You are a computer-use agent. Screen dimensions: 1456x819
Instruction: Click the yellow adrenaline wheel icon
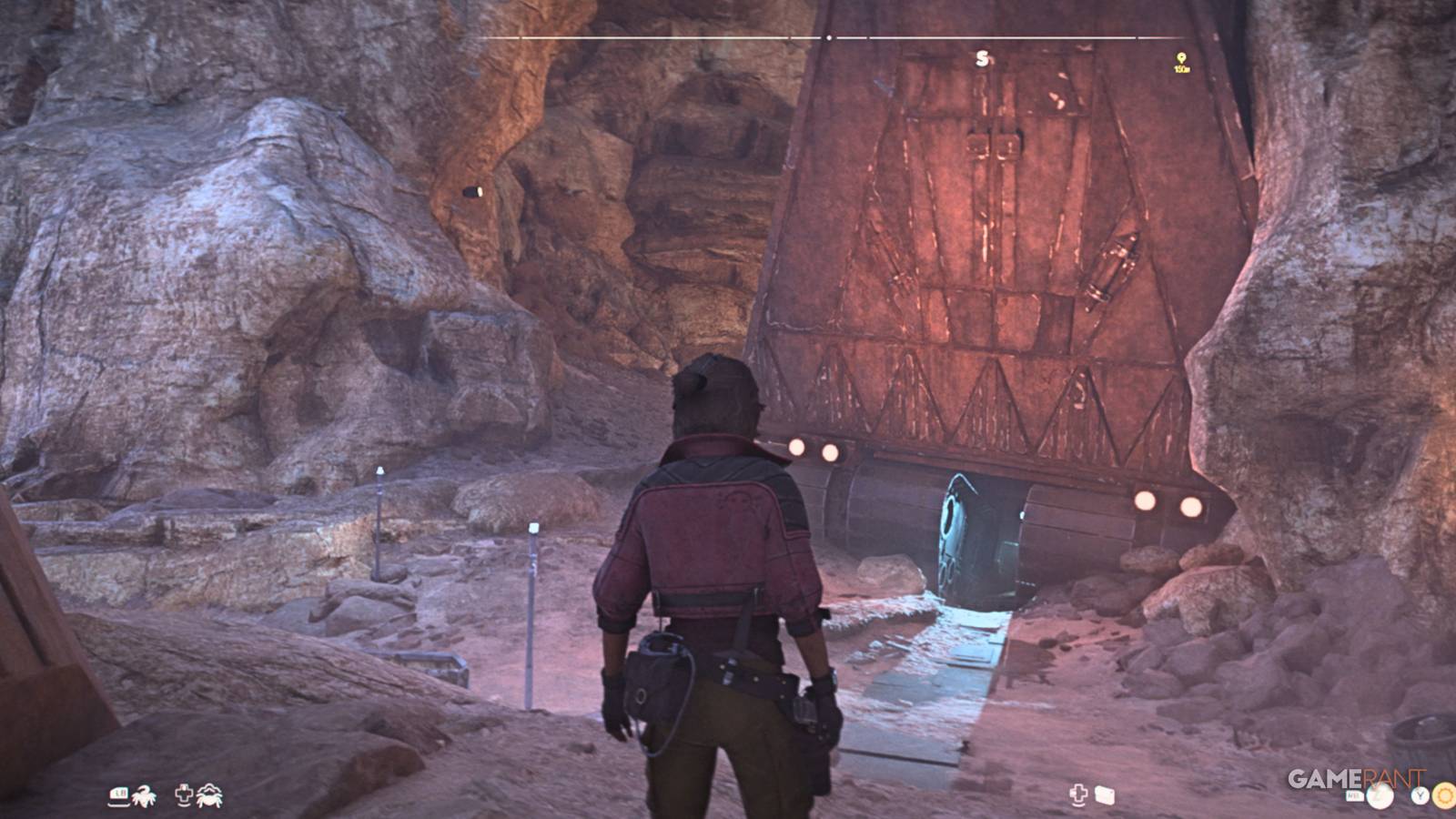click(1443, 795)
